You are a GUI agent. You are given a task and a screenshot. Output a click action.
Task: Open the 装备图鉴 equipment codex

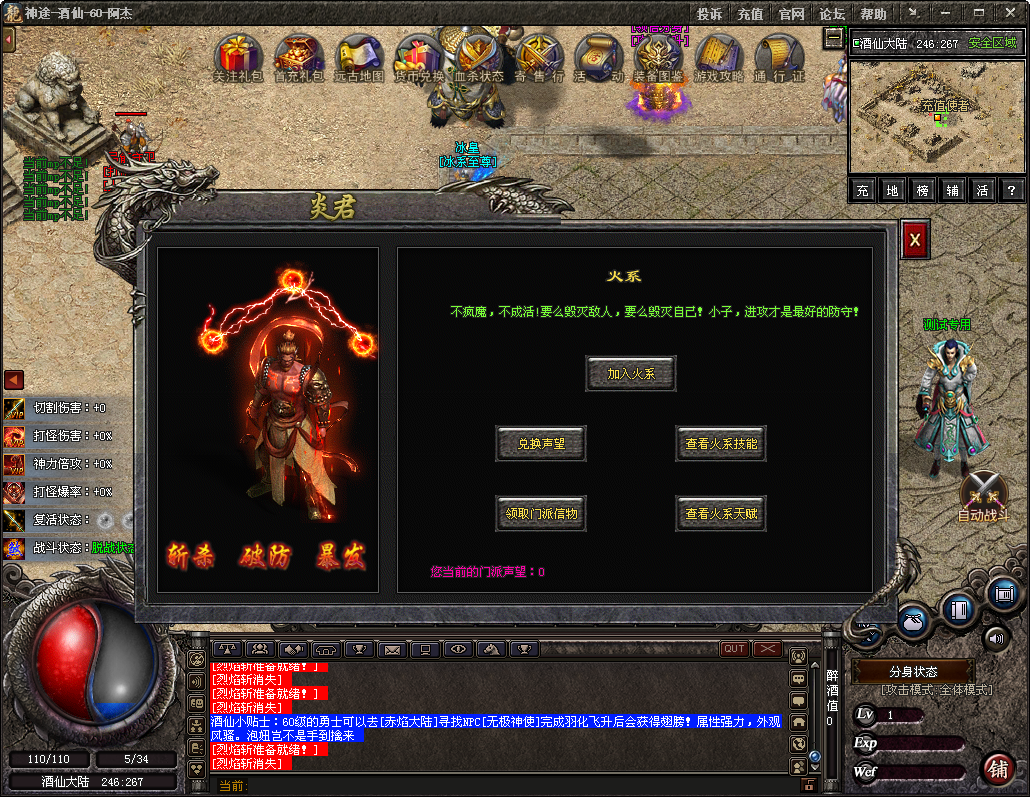pyautogui.click(x=658, y=56)
